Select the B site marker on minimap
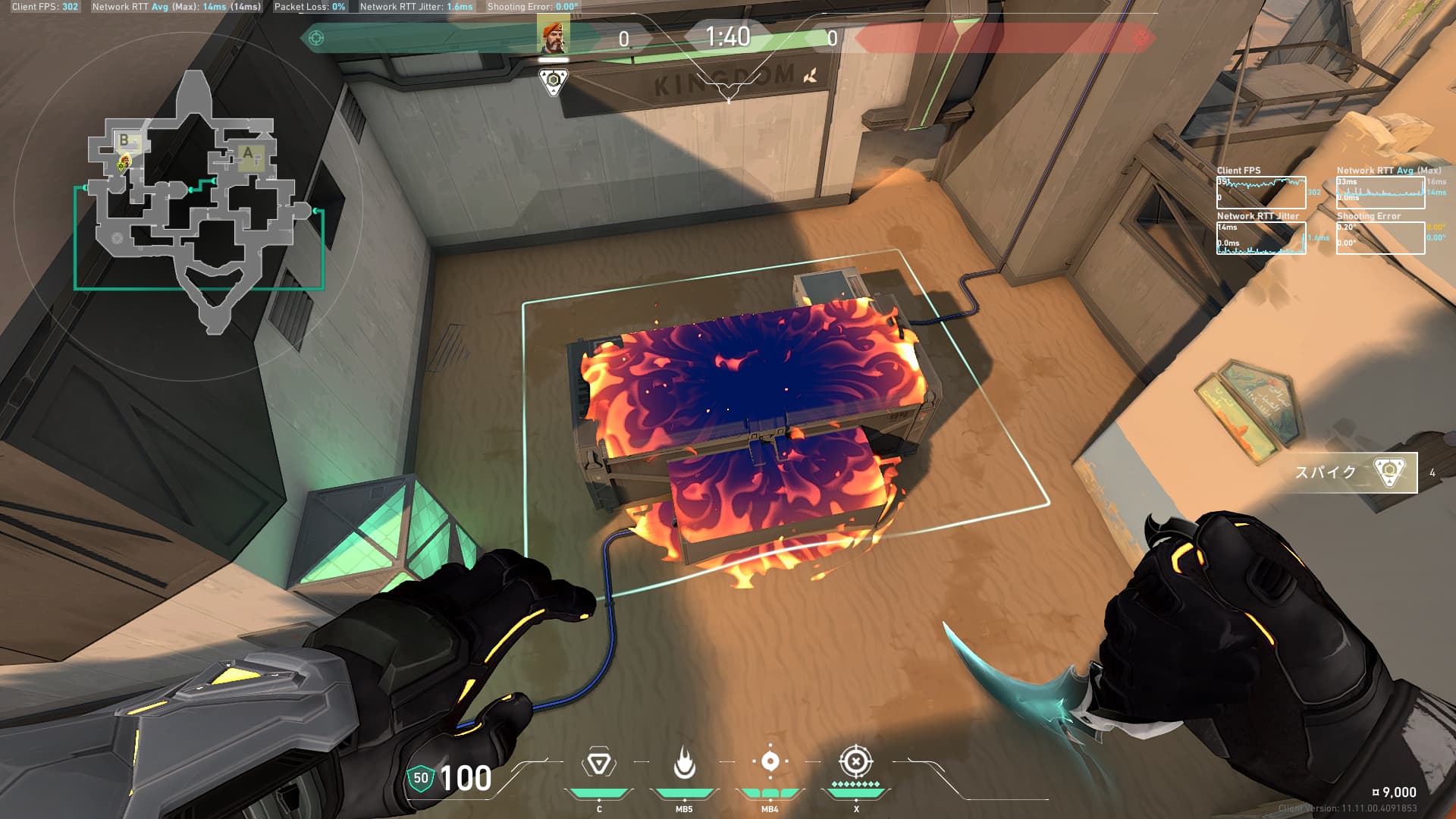This screenshot has width=1456, height=819. pos(125,140)
